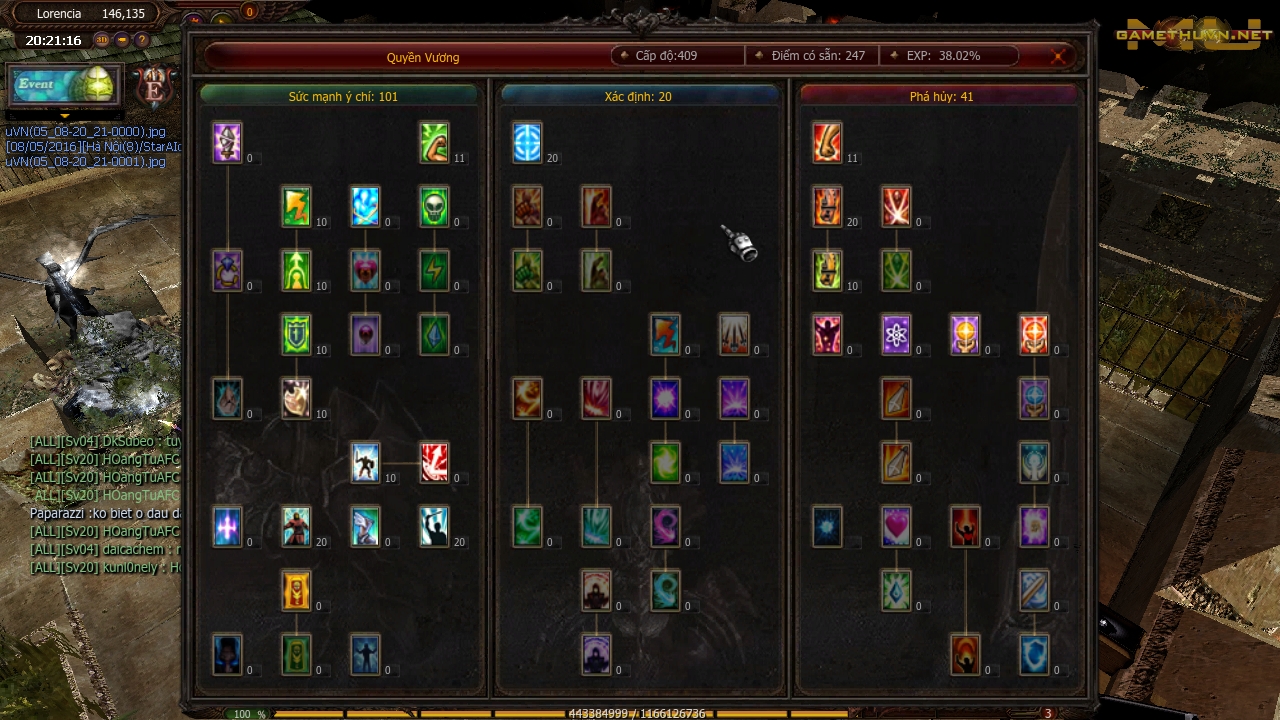Toggle the 3D view button
1280x720 pixels.
coord(101,40)
